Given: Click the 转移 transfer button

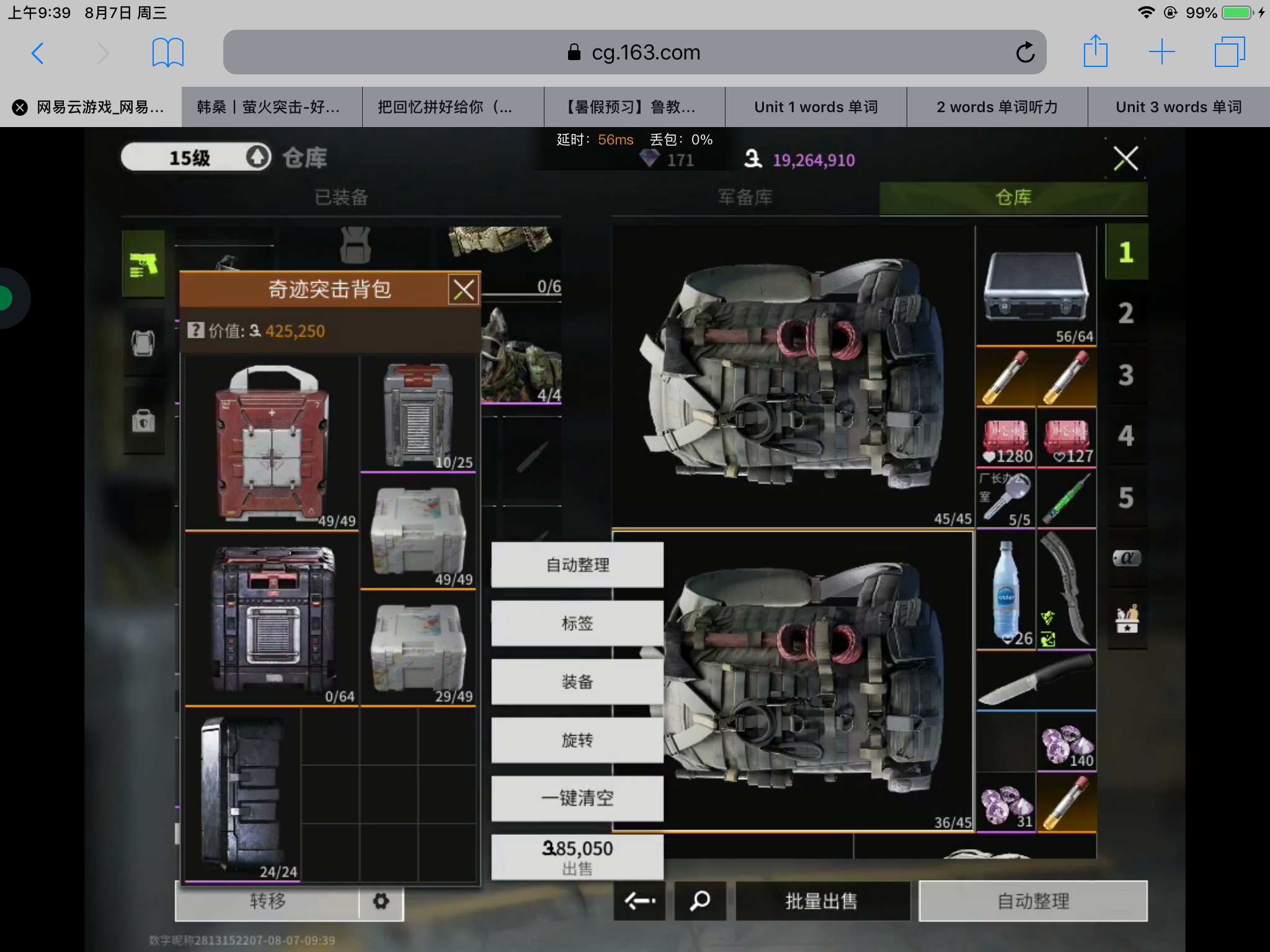Looking at the screenshot, I should 268,901.
